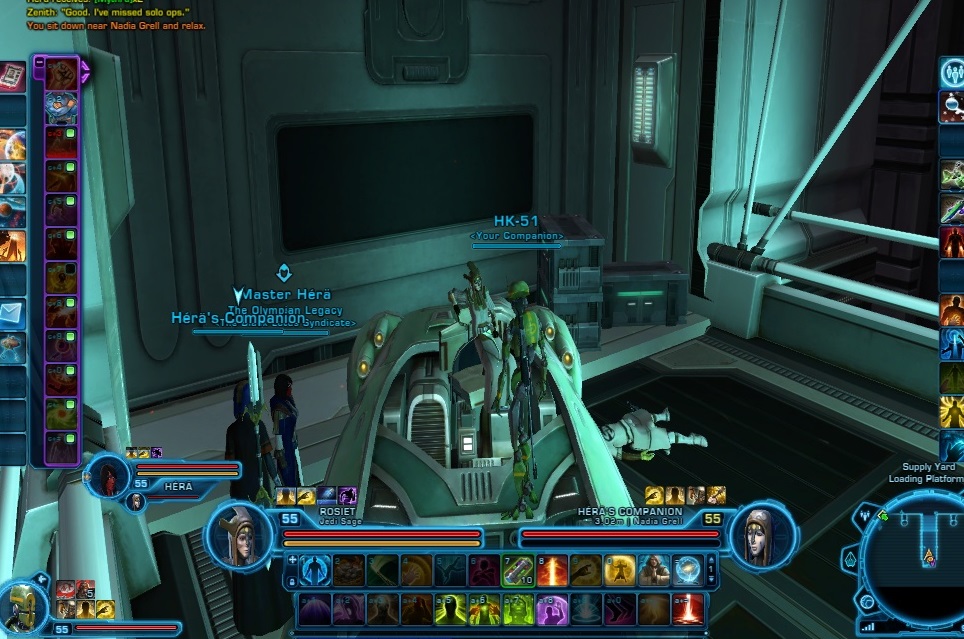Collapse the companion ability bar with minus button

(x=39, y=61)
